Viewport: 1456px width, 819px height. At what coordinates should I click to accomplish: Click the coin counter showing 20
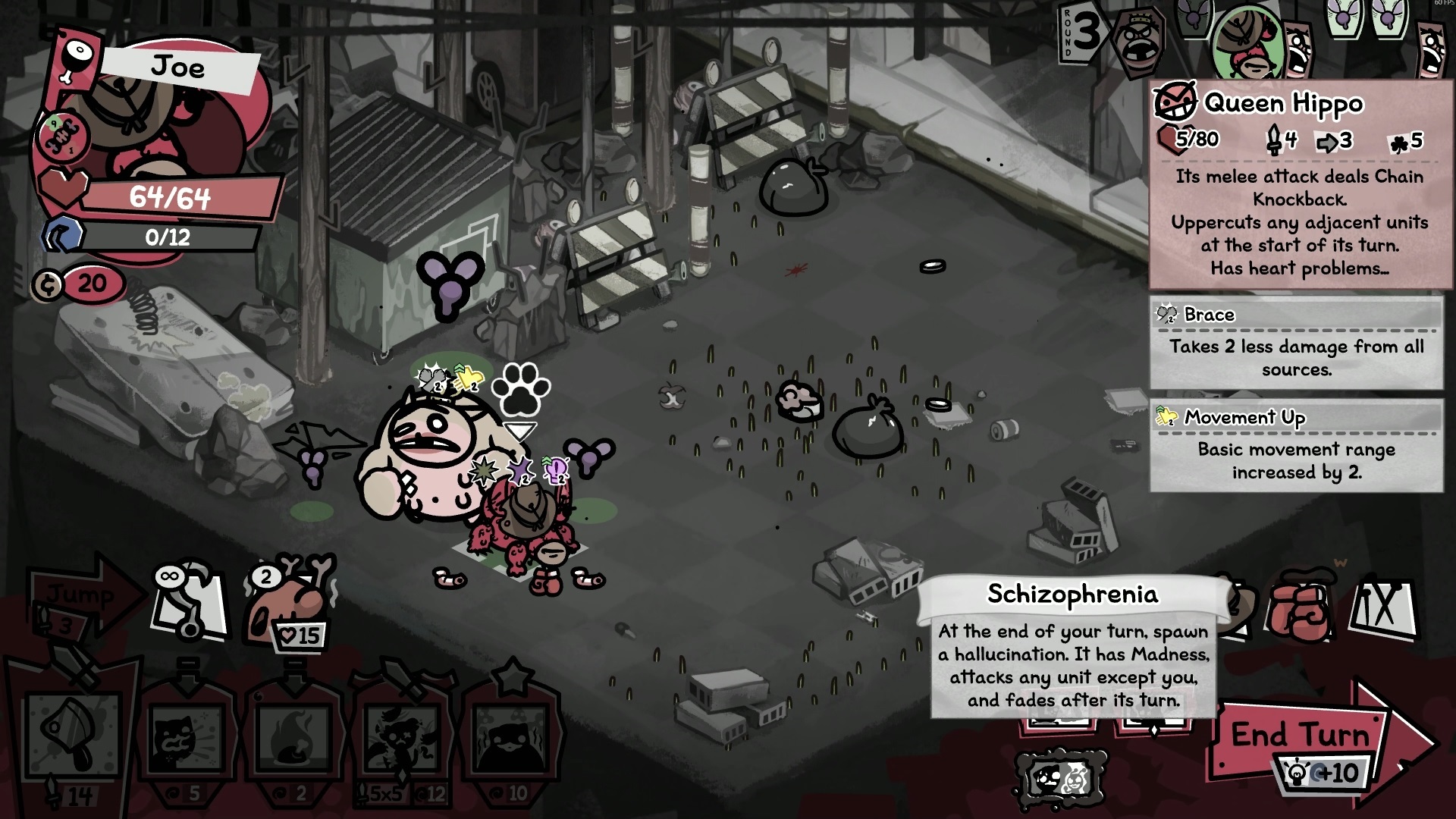click(x=80, y=284)
